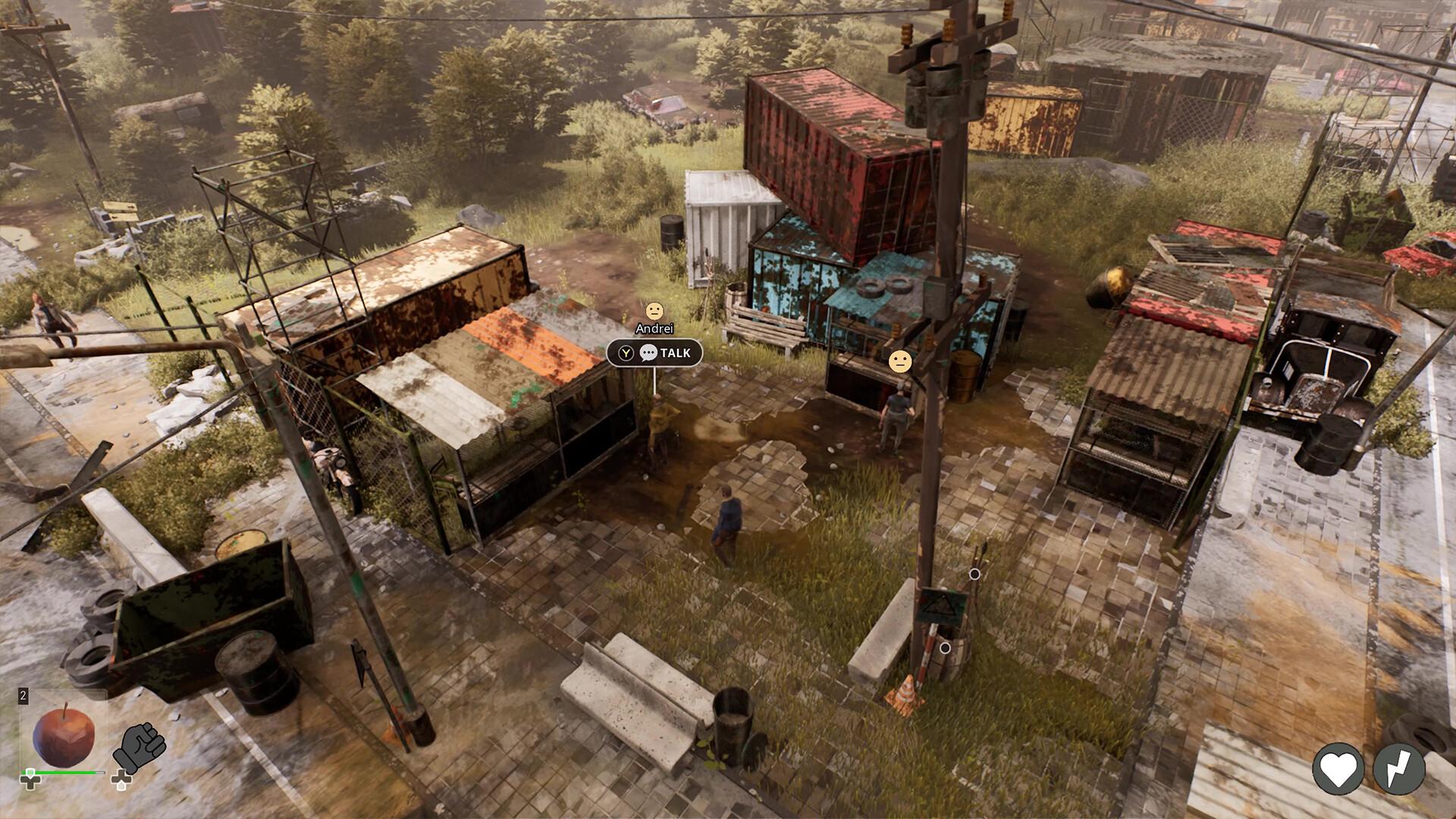Select the apple item slot
The image size is (1456, 819).
pyautogui.click(x=64, y=735)
